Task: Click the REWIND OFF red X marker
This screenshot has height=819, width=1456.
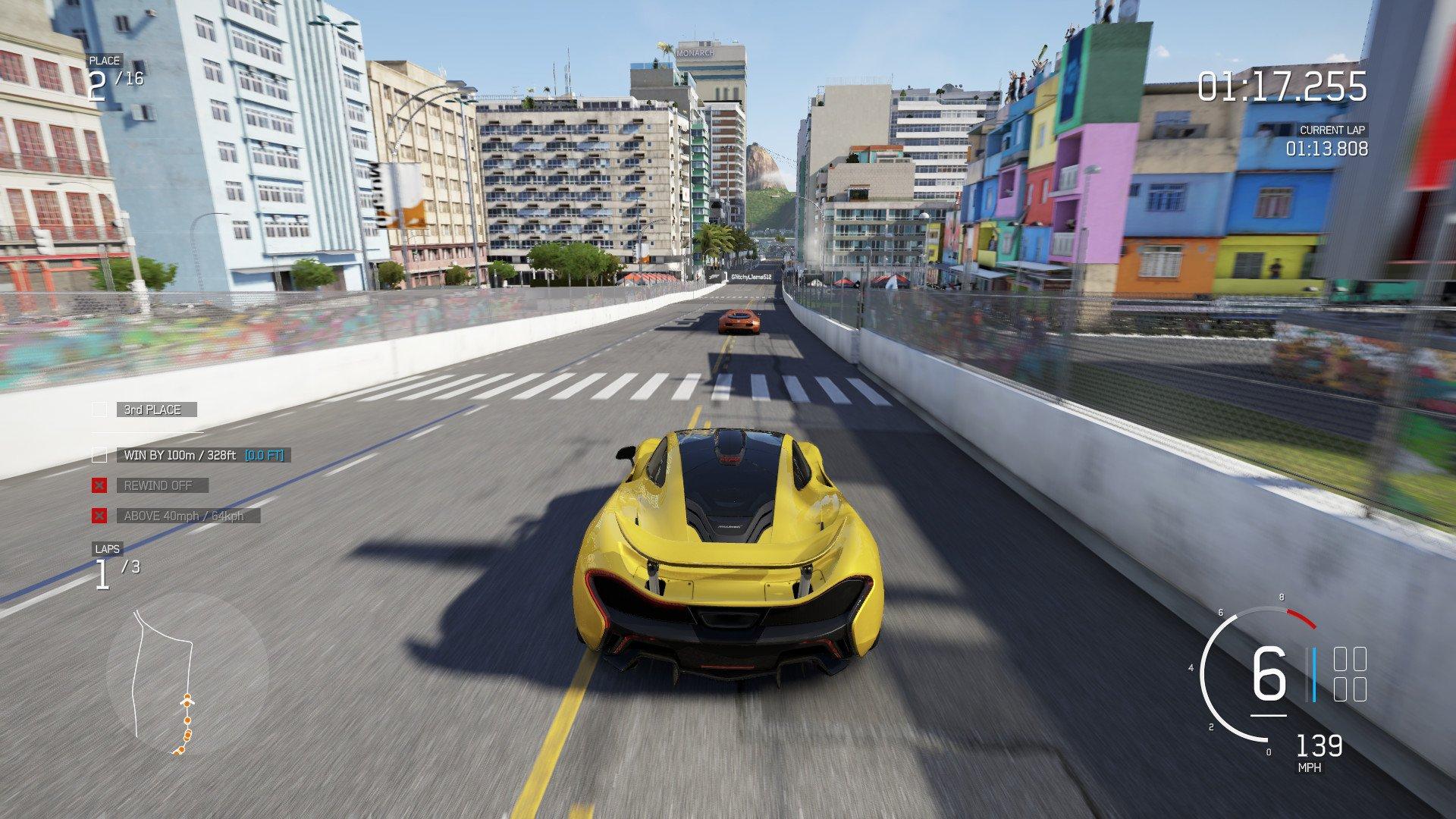Action: click(x=99, y=485)
